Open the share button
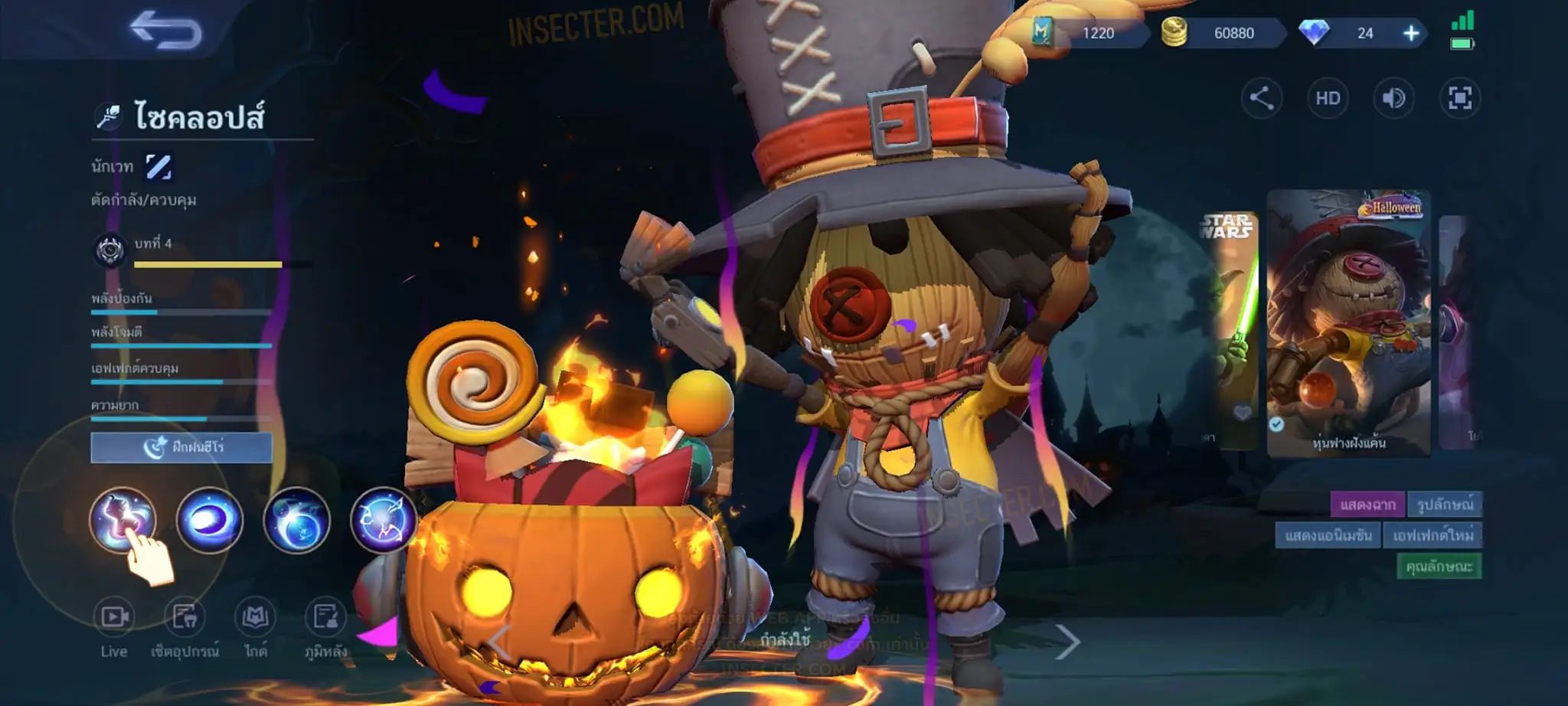 1261,98
